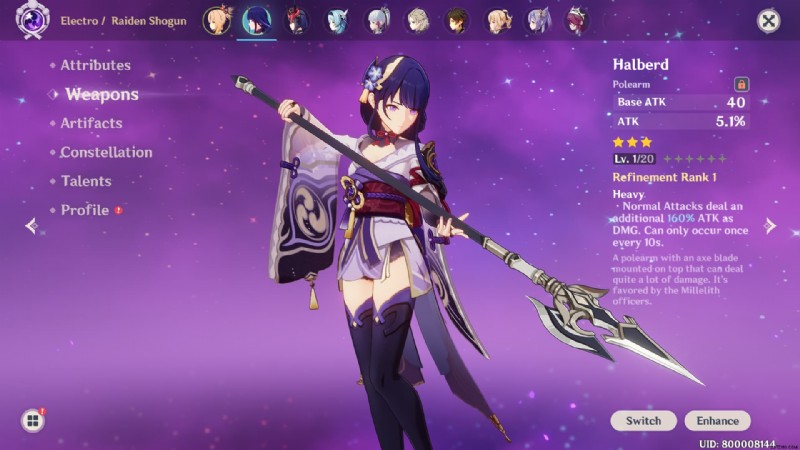Click the Electro element emblem
The height and width of the screenshot is (450, 800).
tap(33, 19)
